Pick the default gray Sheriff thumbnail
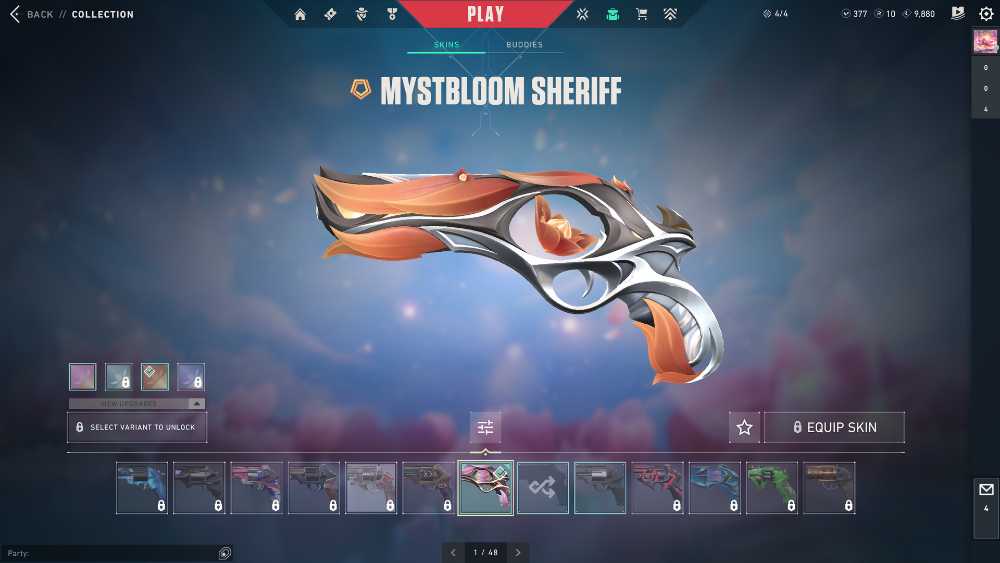This screenshot has height=563, width=1000. point(600,488)
